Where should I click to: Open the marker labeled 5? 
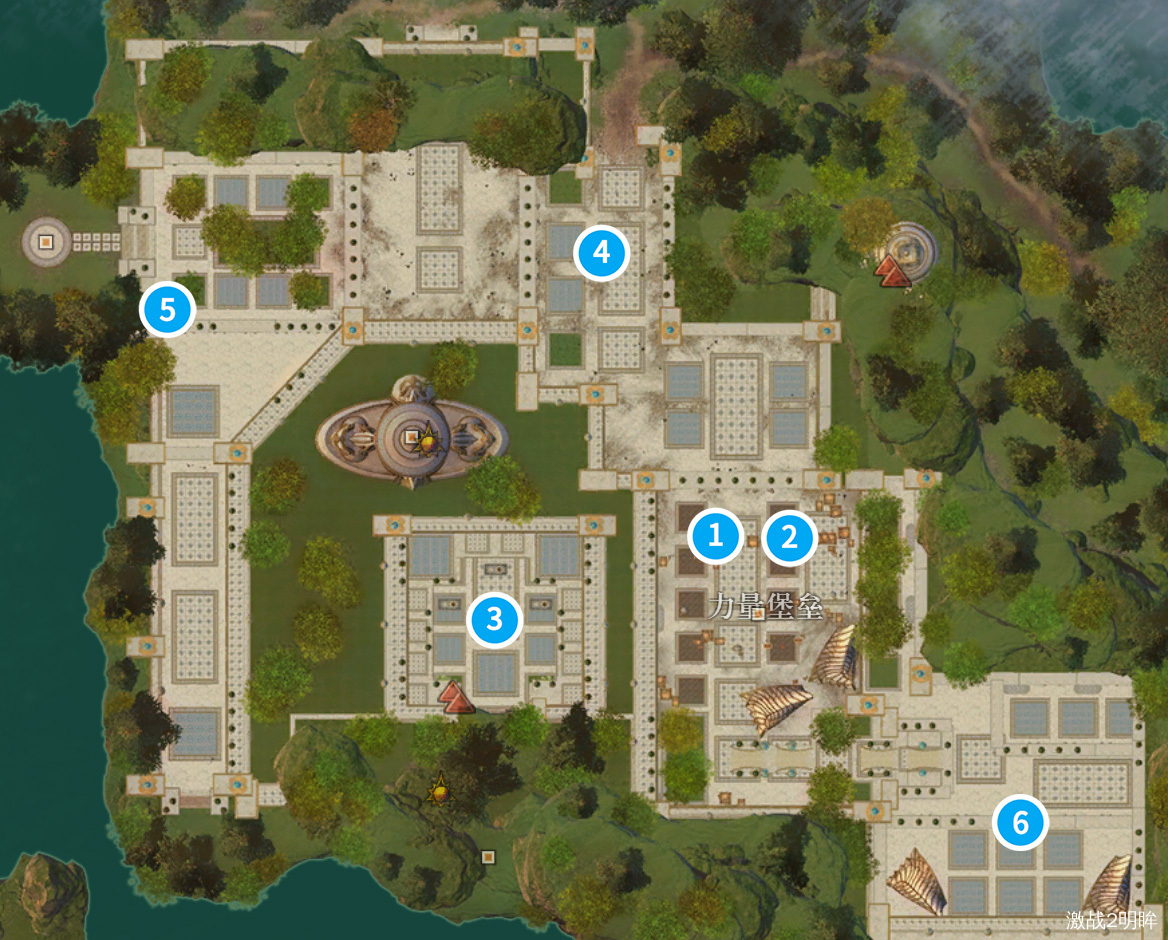point(168,310)
